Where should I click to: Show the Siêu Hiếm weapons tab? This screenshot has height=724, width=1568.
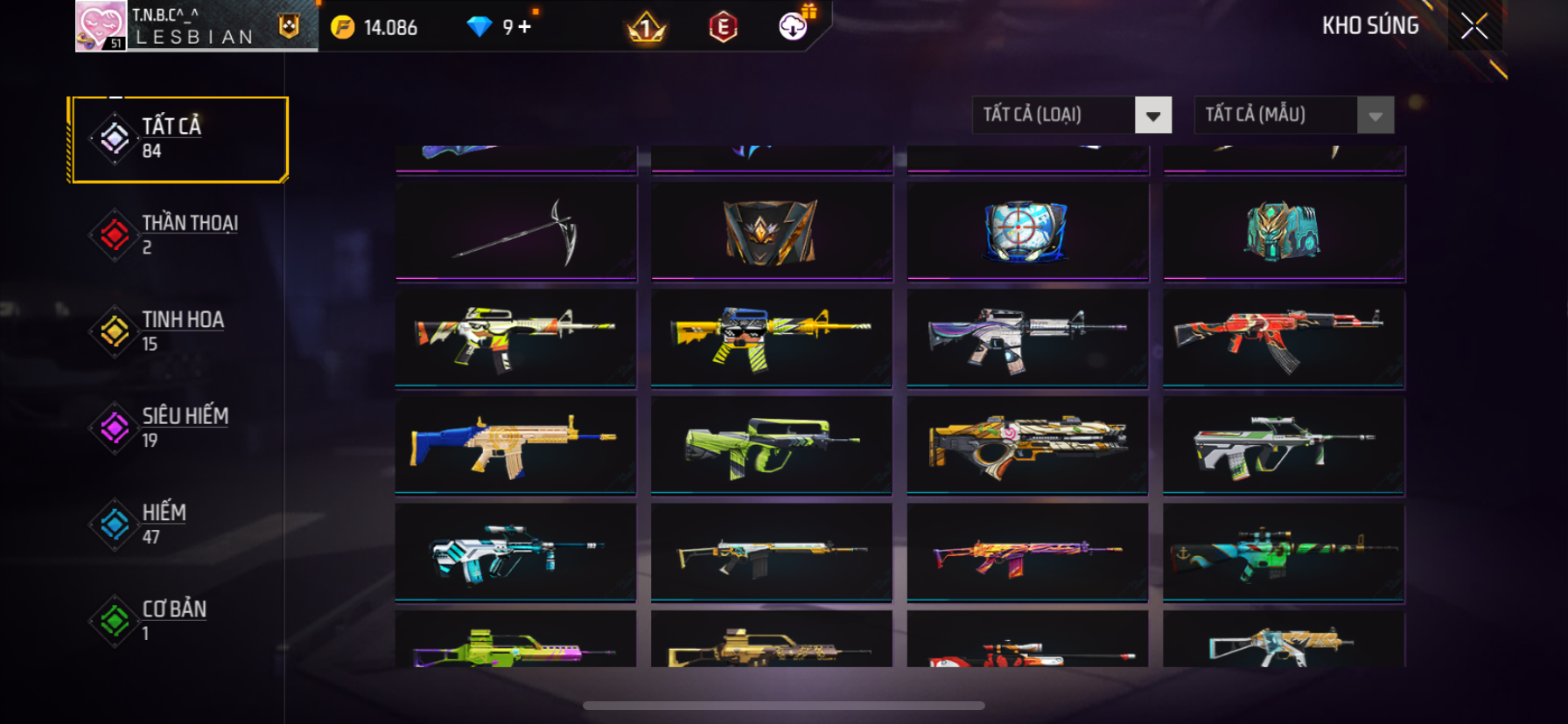pyautogui.click(x=179, y=428)
